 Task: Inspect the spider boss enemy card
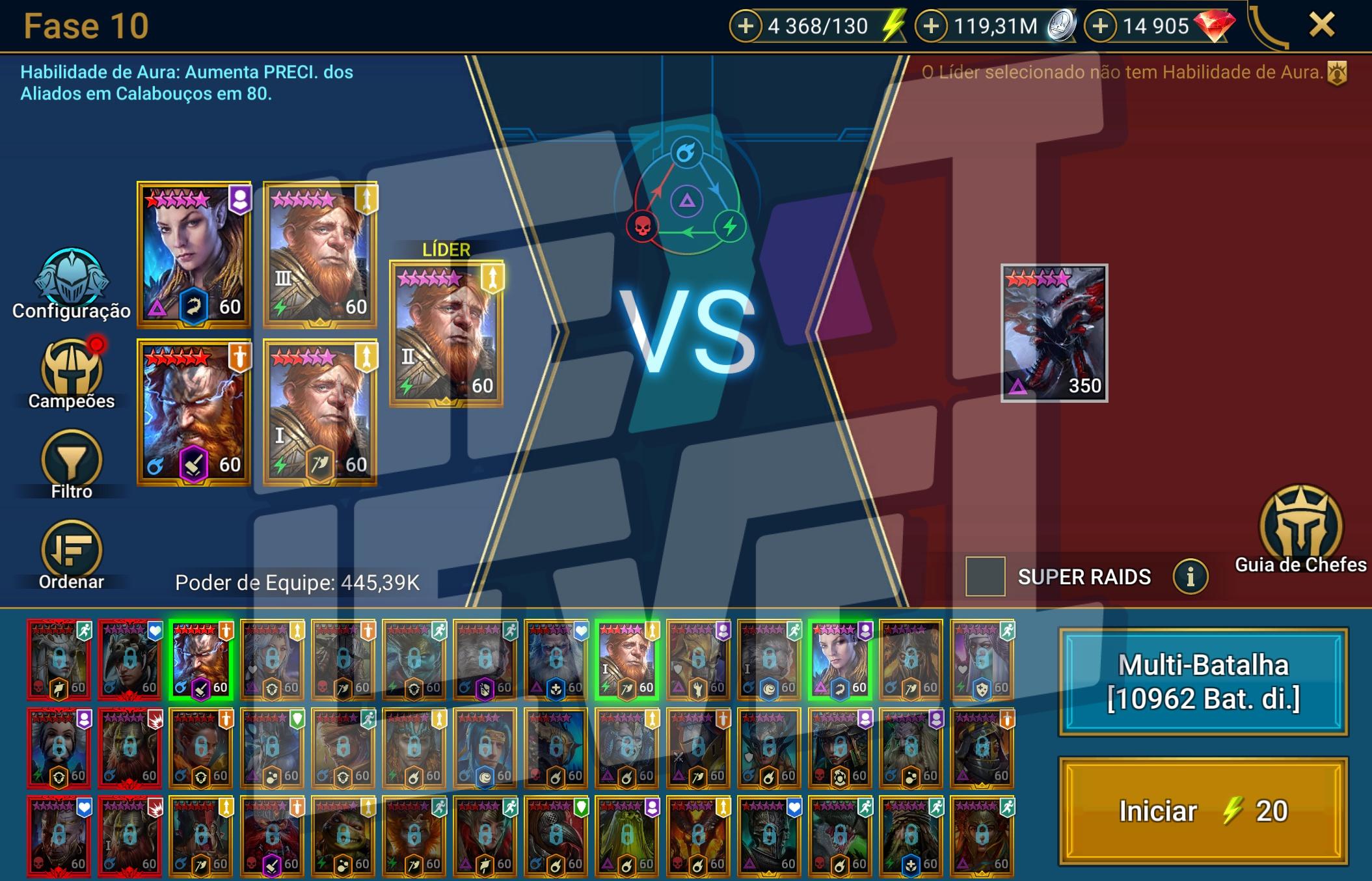[x=1054, y=332]
